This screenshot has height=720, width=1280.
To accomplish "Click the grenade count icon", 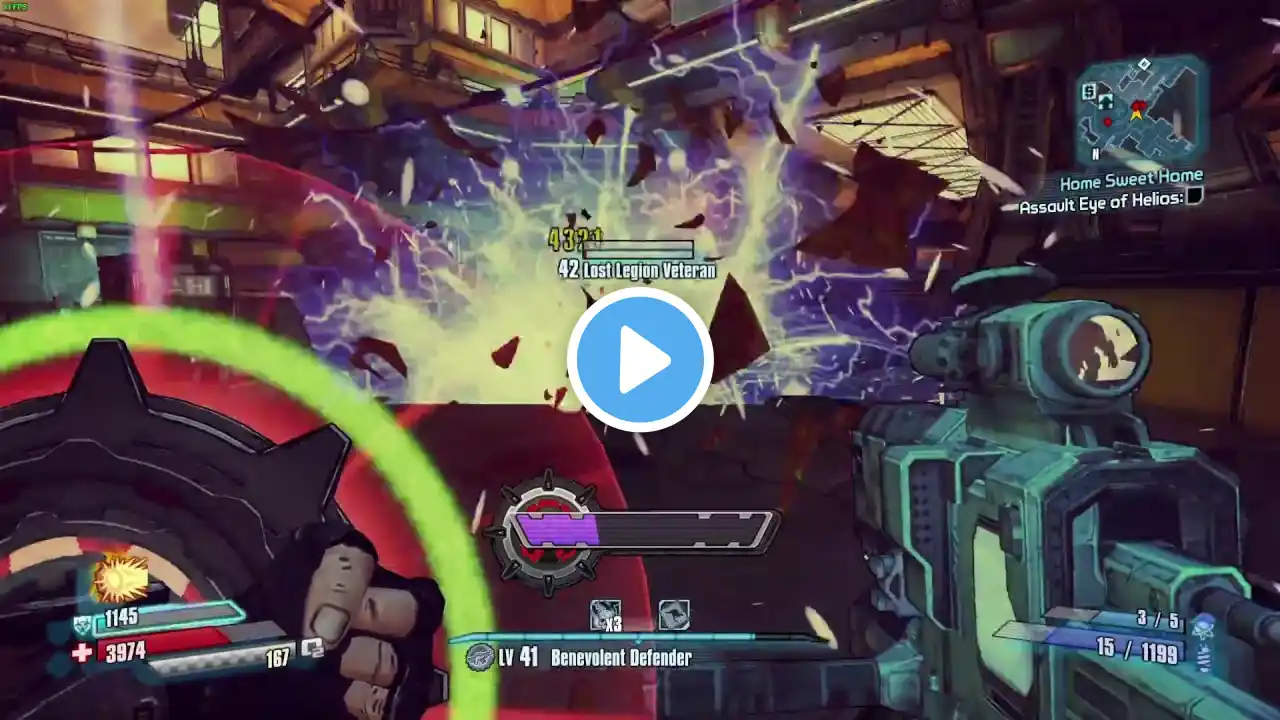I will (1203, 629).
